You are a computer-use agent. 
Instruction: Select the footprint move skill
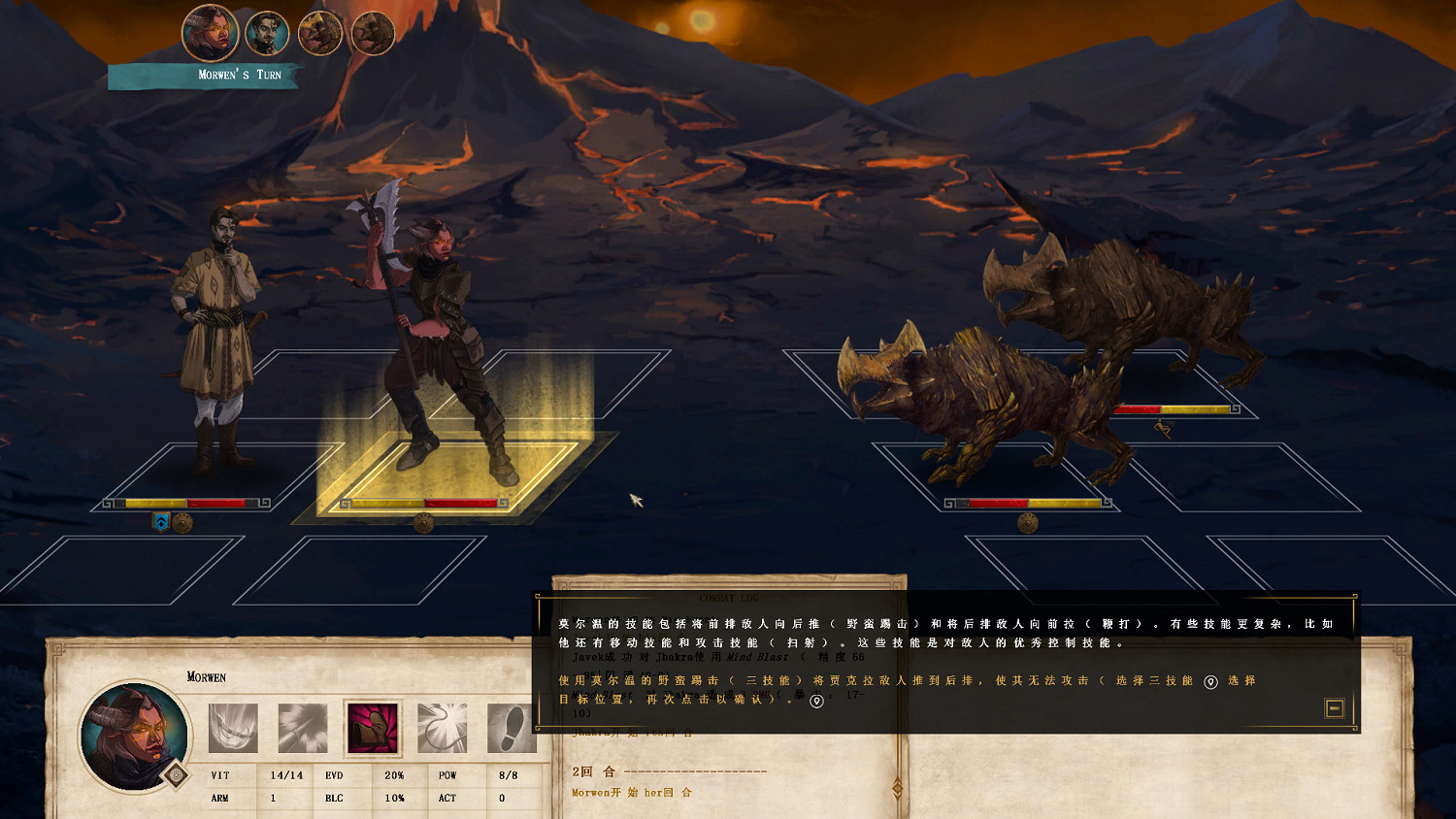pyautogui.click(x=512, y=728)
